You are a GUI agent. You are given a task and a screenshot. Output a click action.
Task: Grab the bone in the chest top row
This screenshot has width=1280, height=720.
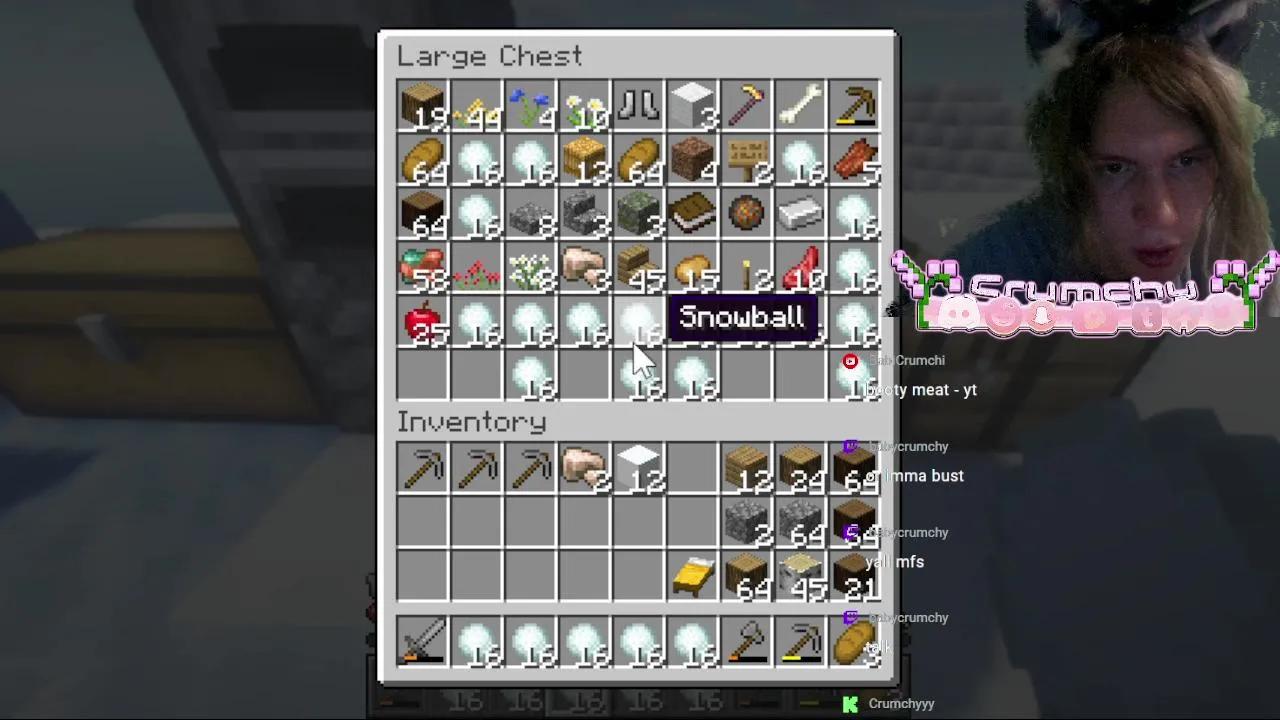point(800,107)
